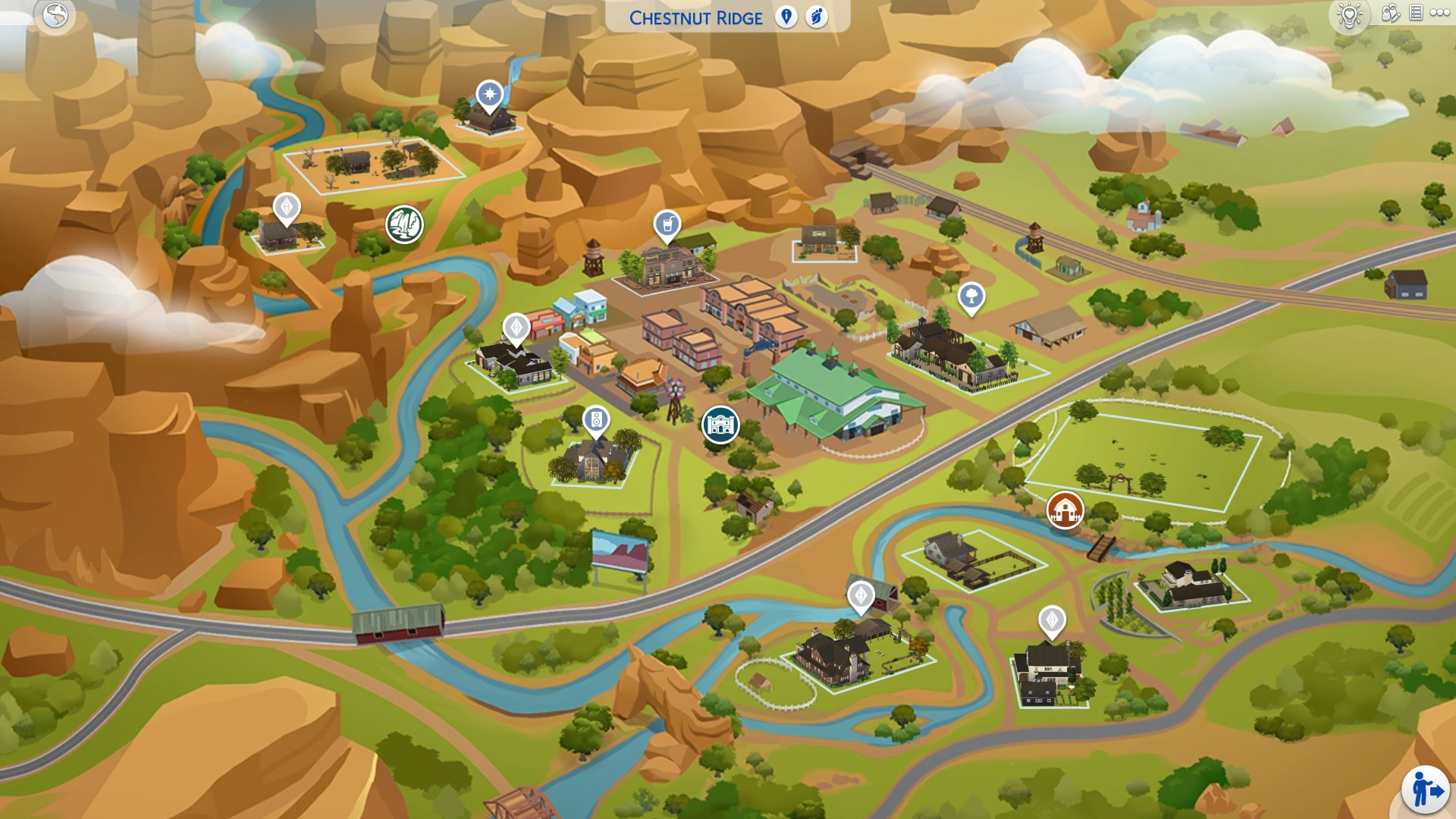
Task: Select the sparkle marker on the cliff cabin
Action: coord(490,93)
